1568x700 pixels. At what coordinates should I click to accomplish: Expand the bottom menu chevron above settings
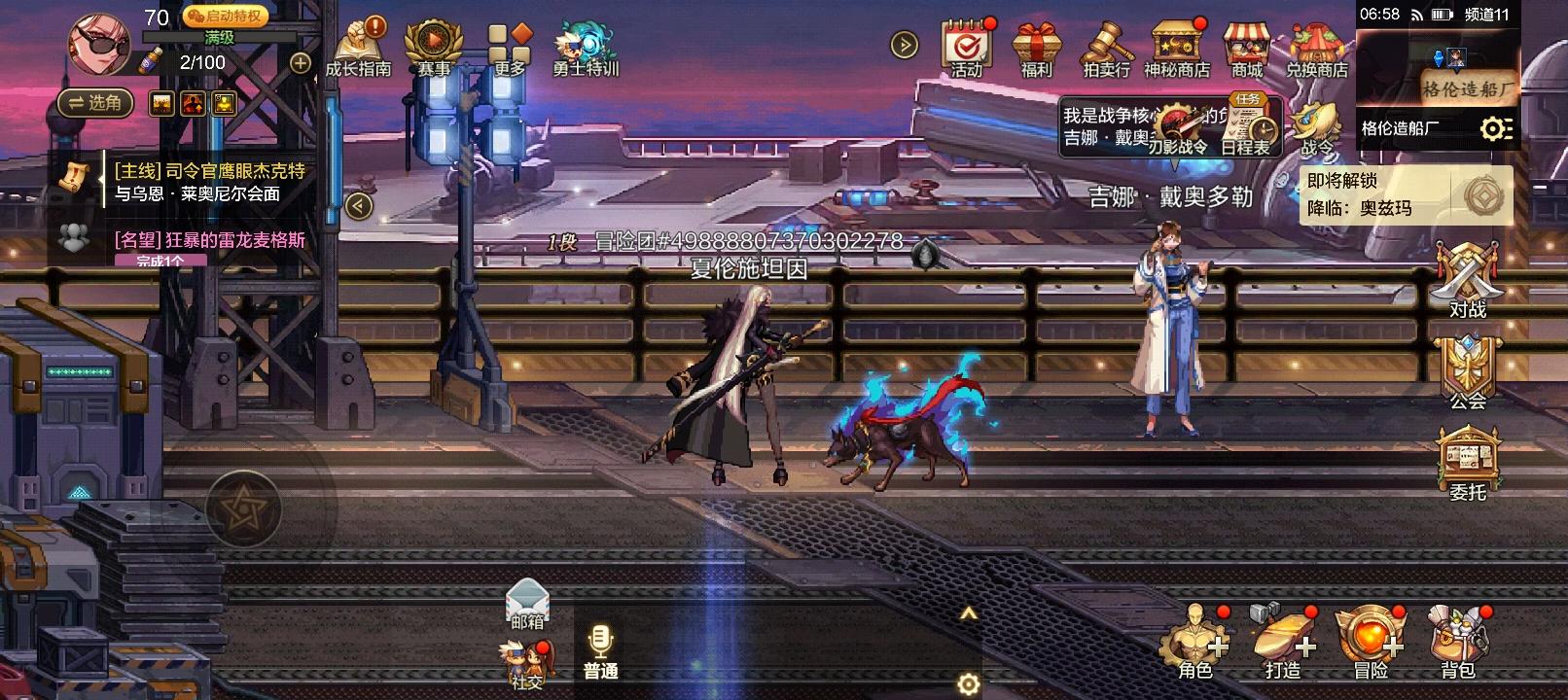pos(968,612)
